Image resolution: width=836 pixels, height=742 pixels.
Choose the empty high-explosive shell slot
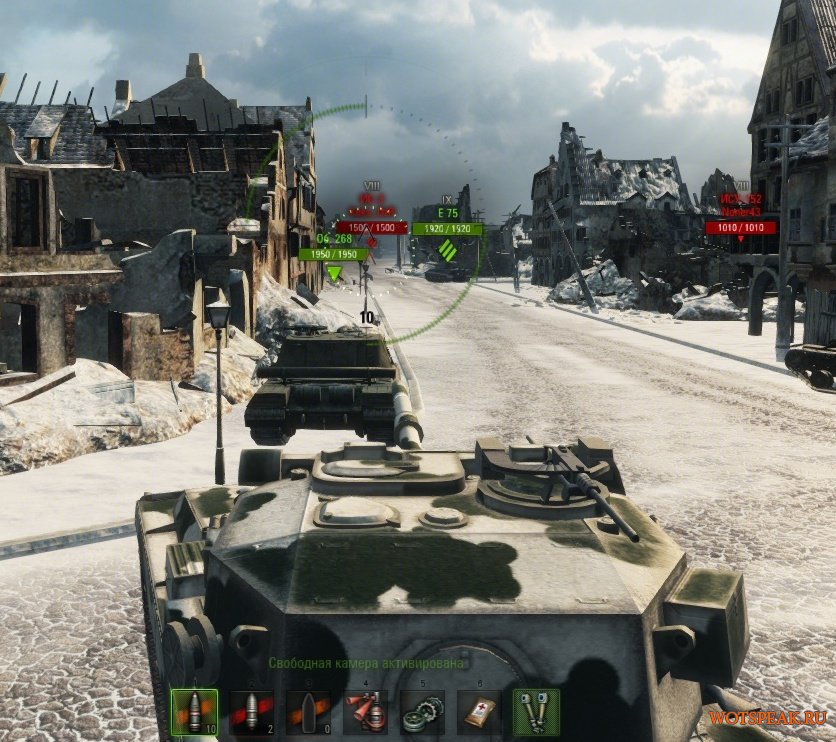tap(307, 711)
